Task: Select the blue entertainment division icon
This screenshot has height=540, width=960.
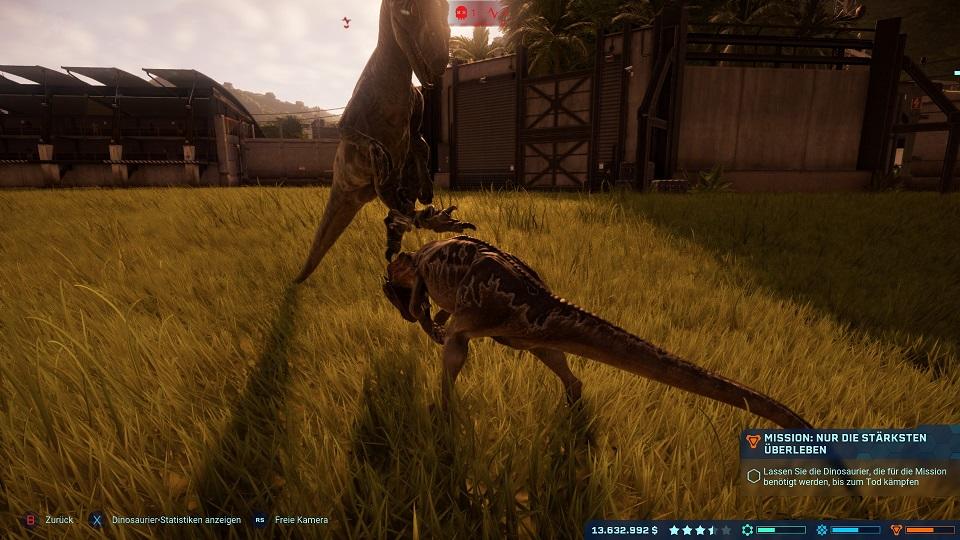Action: [x=822, y=530]
